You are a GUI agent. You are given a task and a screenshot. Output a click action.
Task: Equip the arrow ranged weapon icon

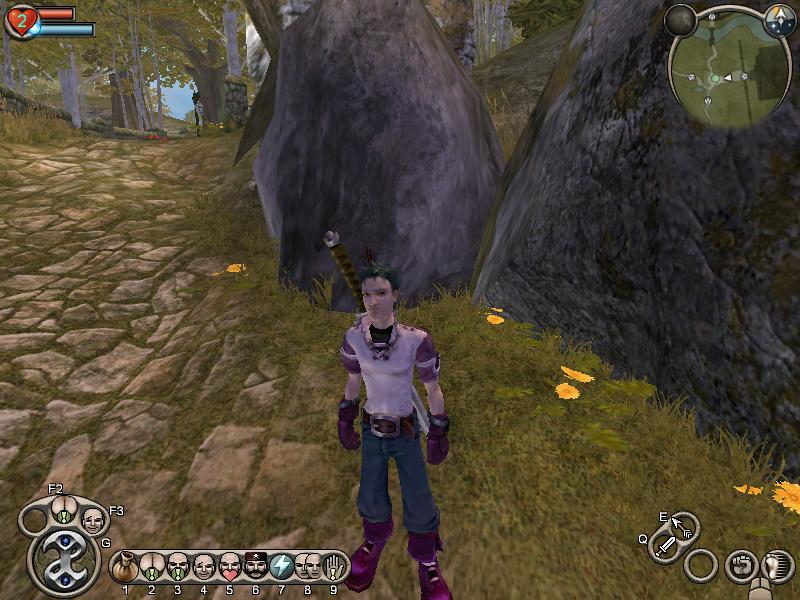[685, 526]
